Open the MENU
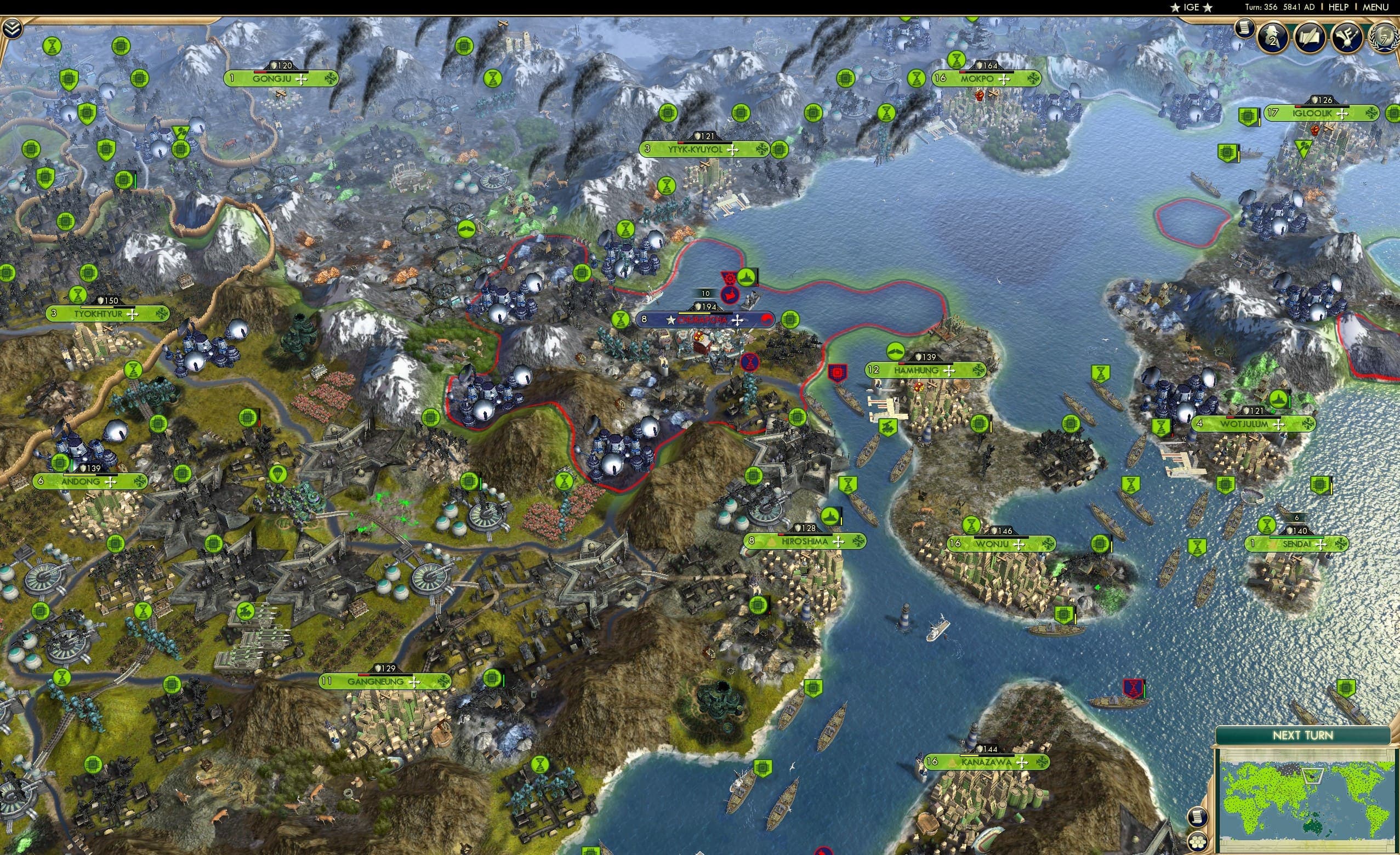1400x855 pixels. 1375,7
